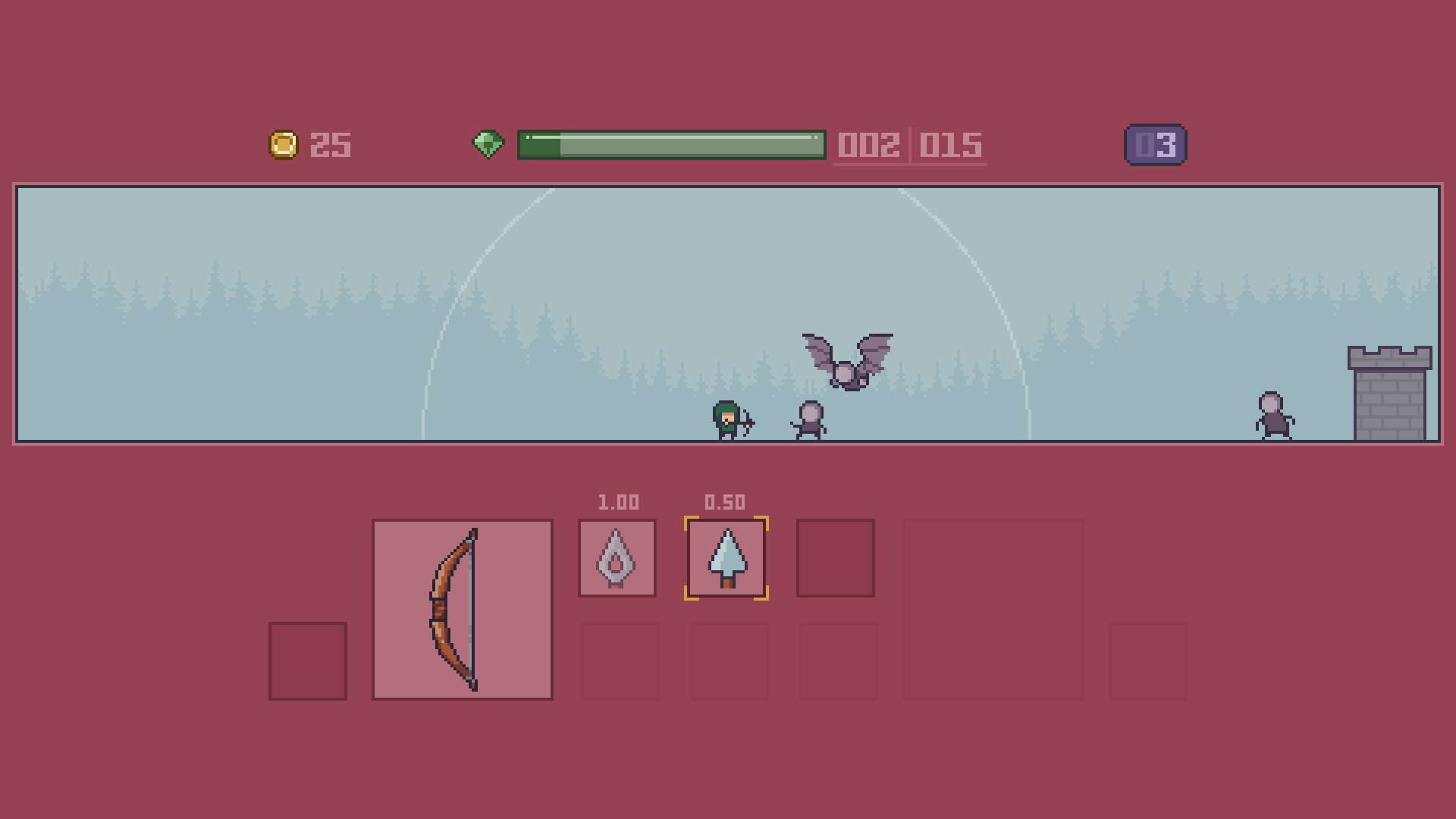Toggle selection of the highlighted arrowhead slot
This screenshot has width=1456, height=819.
pos(726,557)
